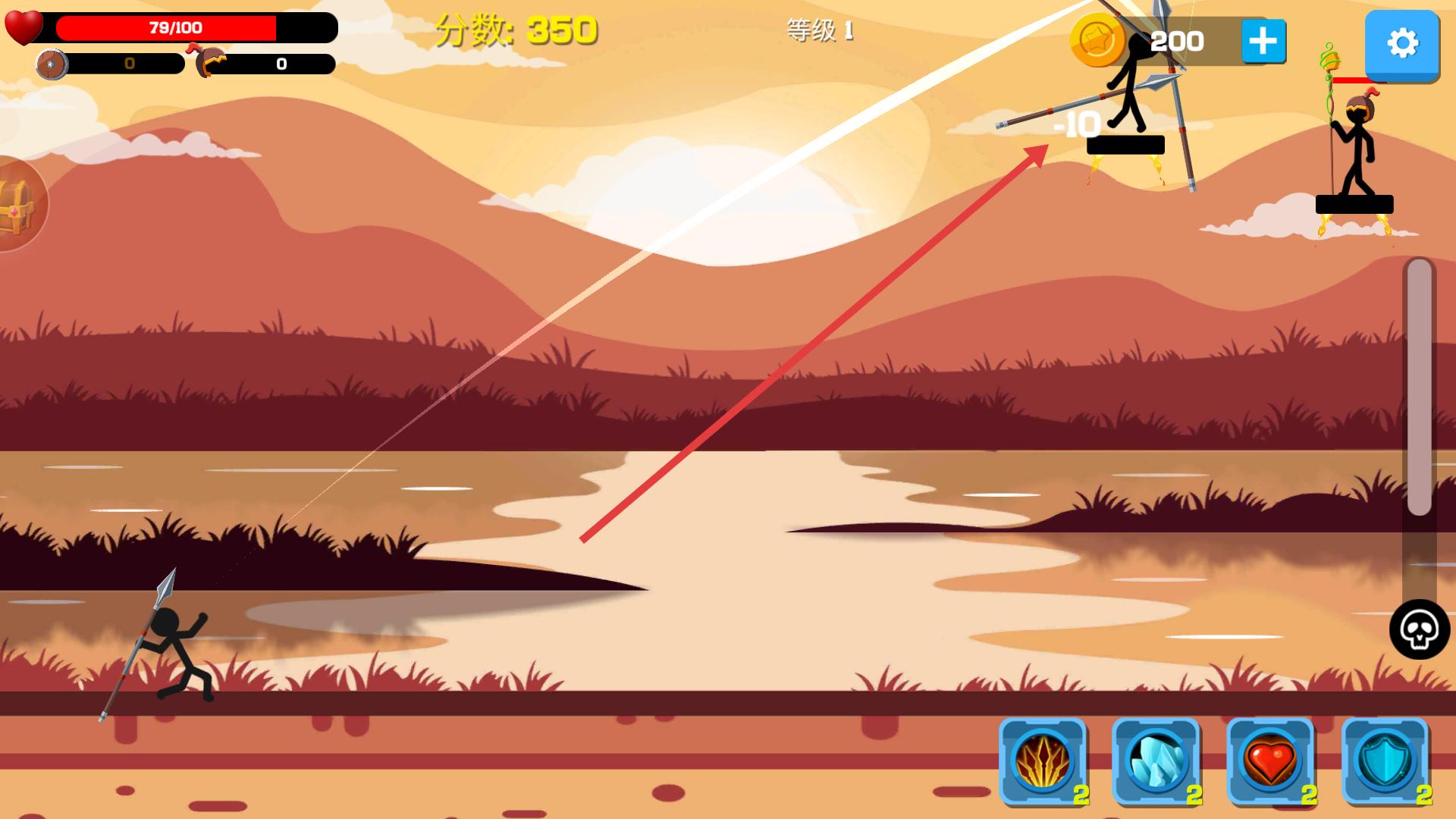This screenshot has width=1456, height=819.
Task: Use the ice crystal skill
Action: pyautogui.click(x=1156, y=761)
